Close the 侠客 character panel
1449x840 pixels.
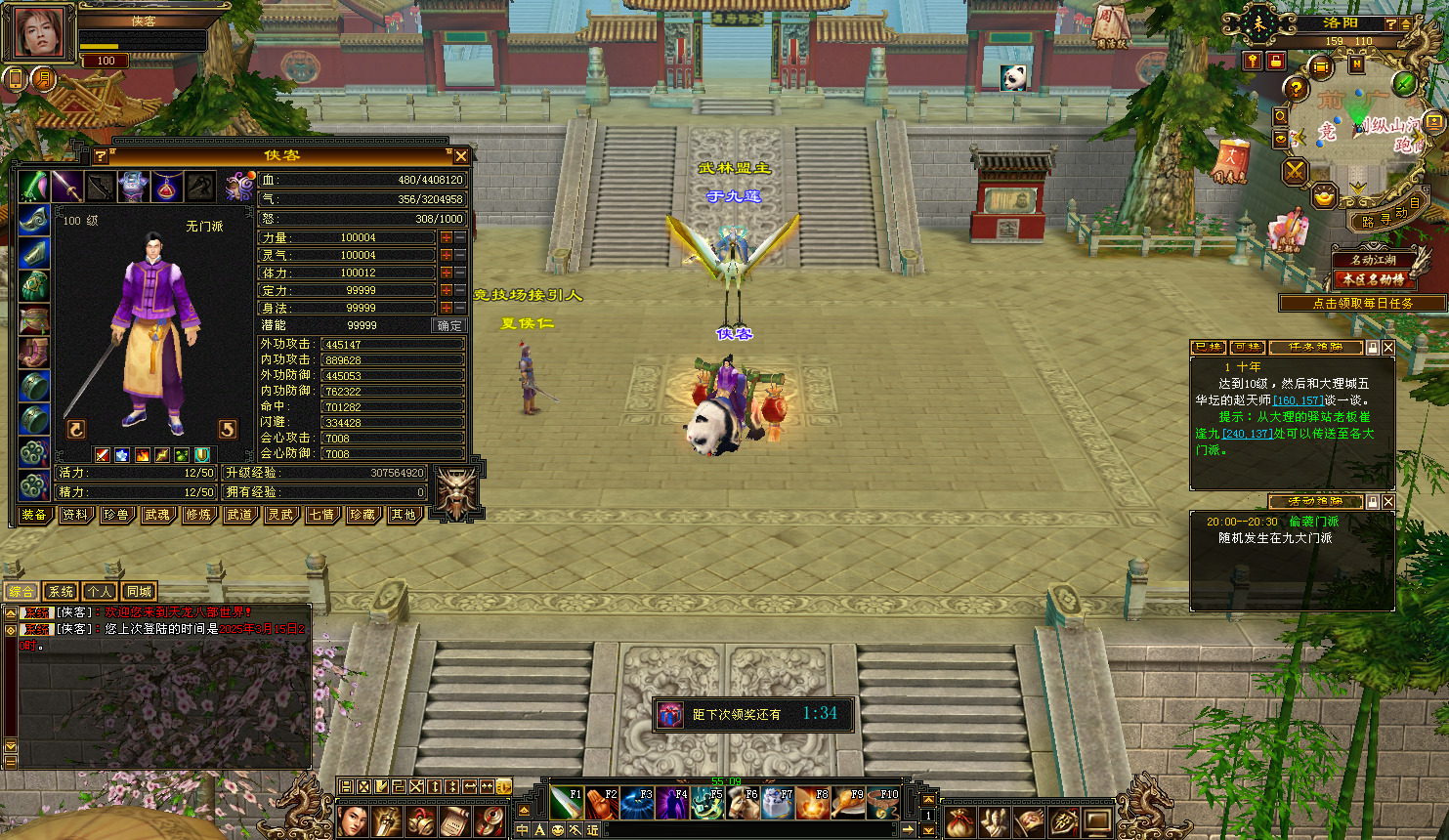461,156
